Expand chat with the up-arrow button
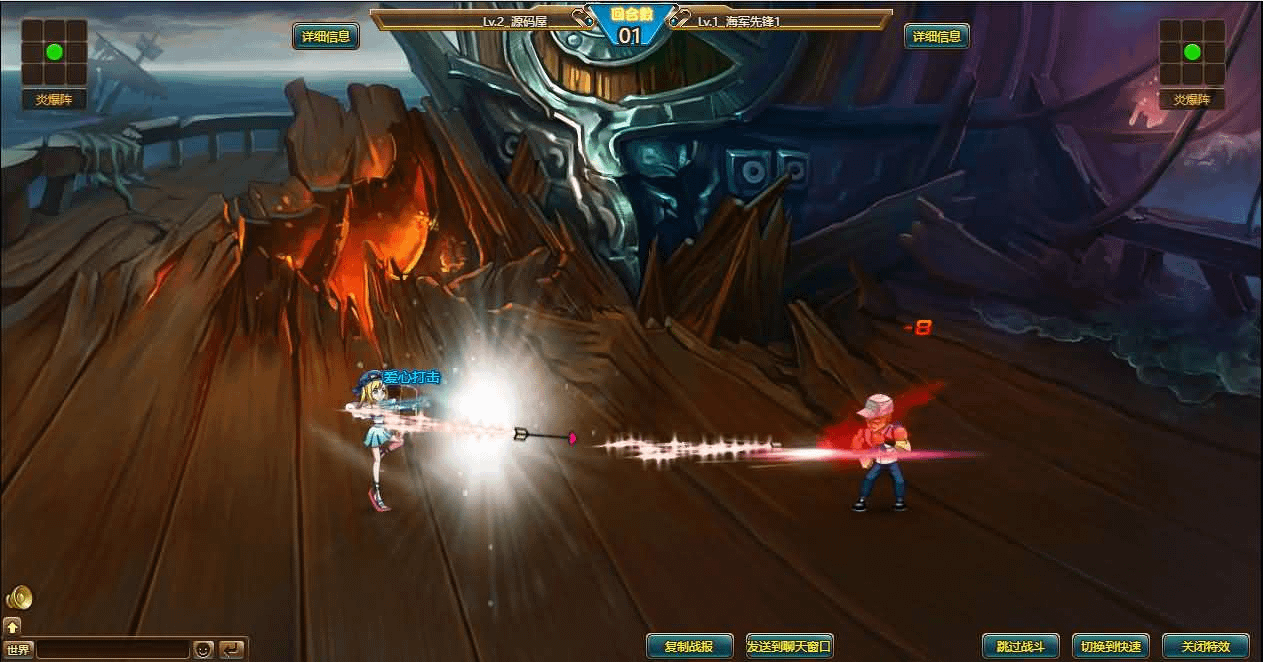Screen dimensions: 1263x662 [x=12, y=627]
